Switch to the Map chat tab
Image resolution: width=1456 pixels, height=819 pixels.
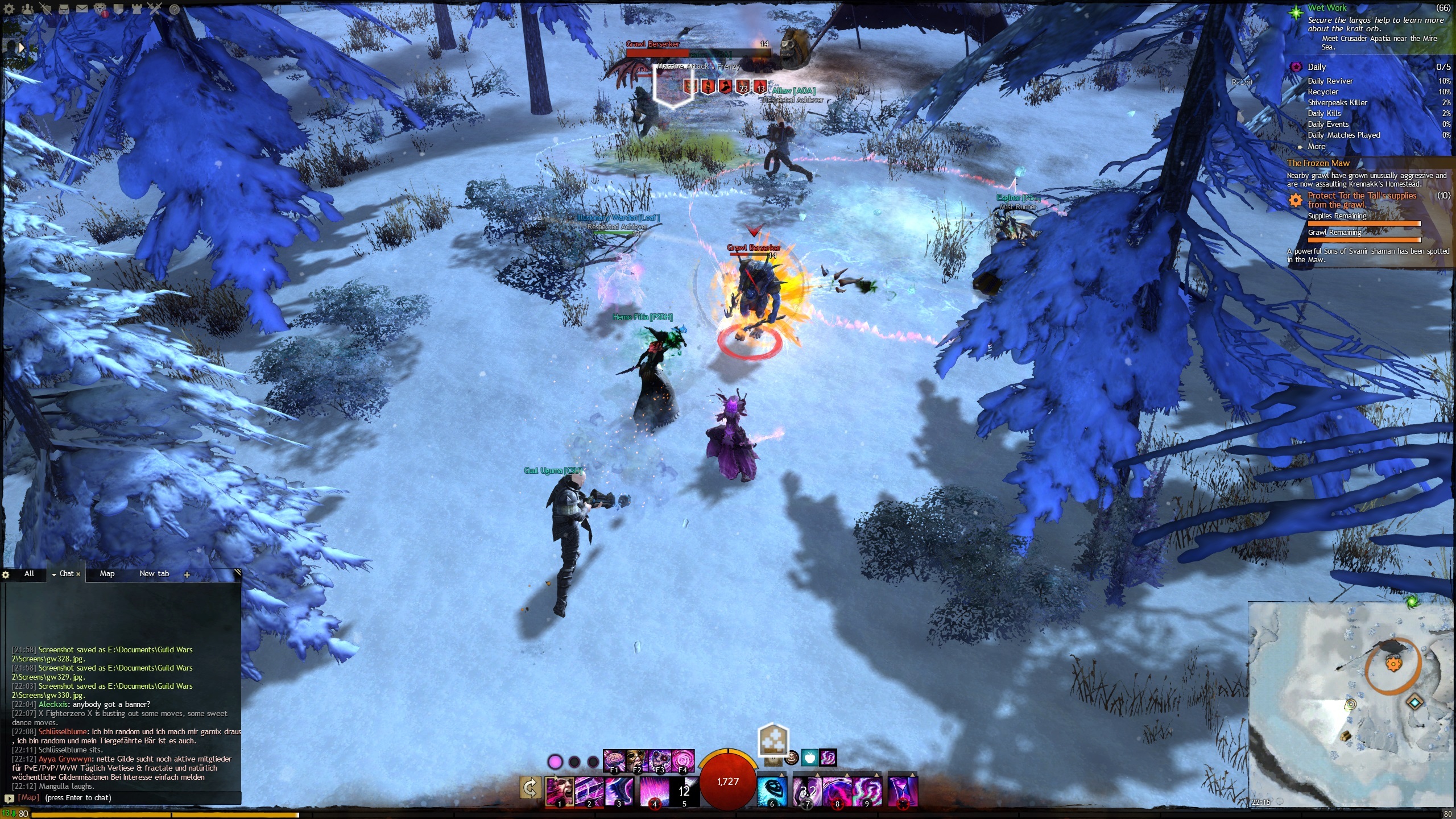coord(106,573)
